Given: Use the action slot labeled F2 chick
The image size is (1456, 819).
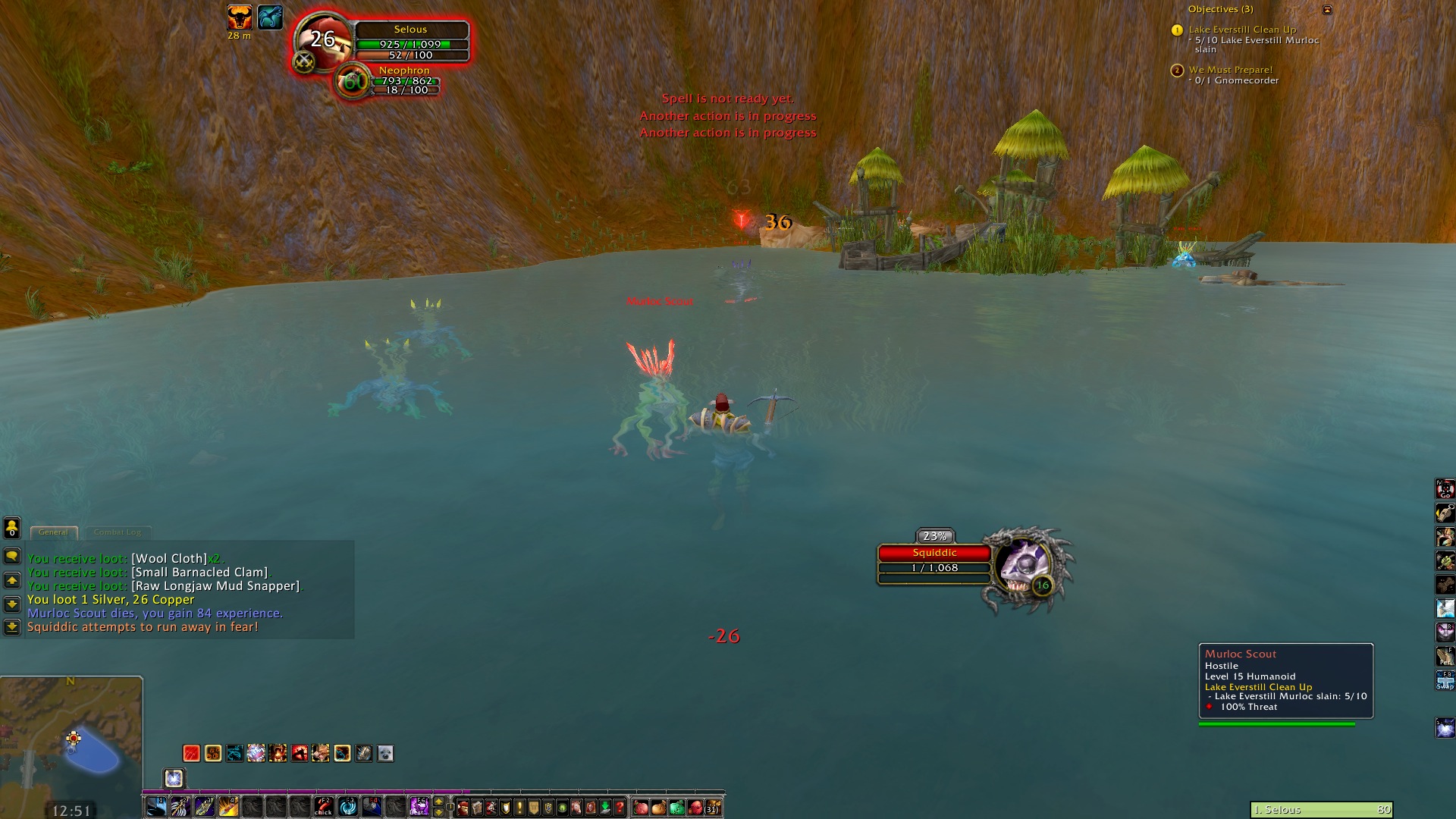Looking at the screenshot, I should pos(324,807).
